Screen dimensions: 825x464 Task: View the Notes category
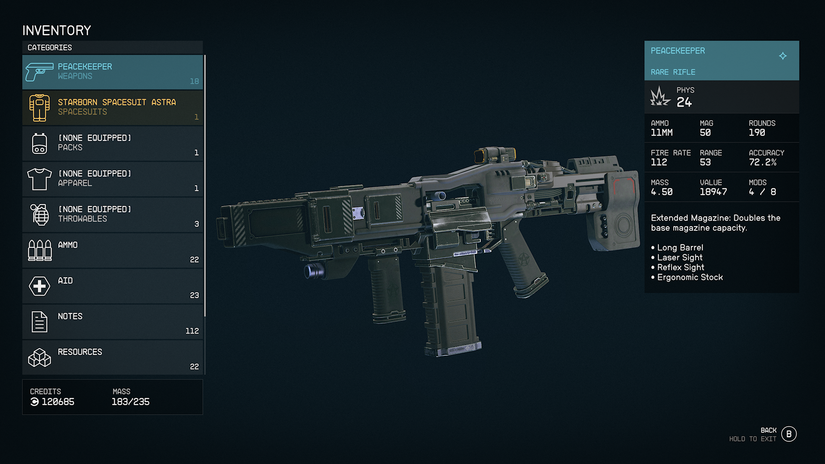click(112, 321)
